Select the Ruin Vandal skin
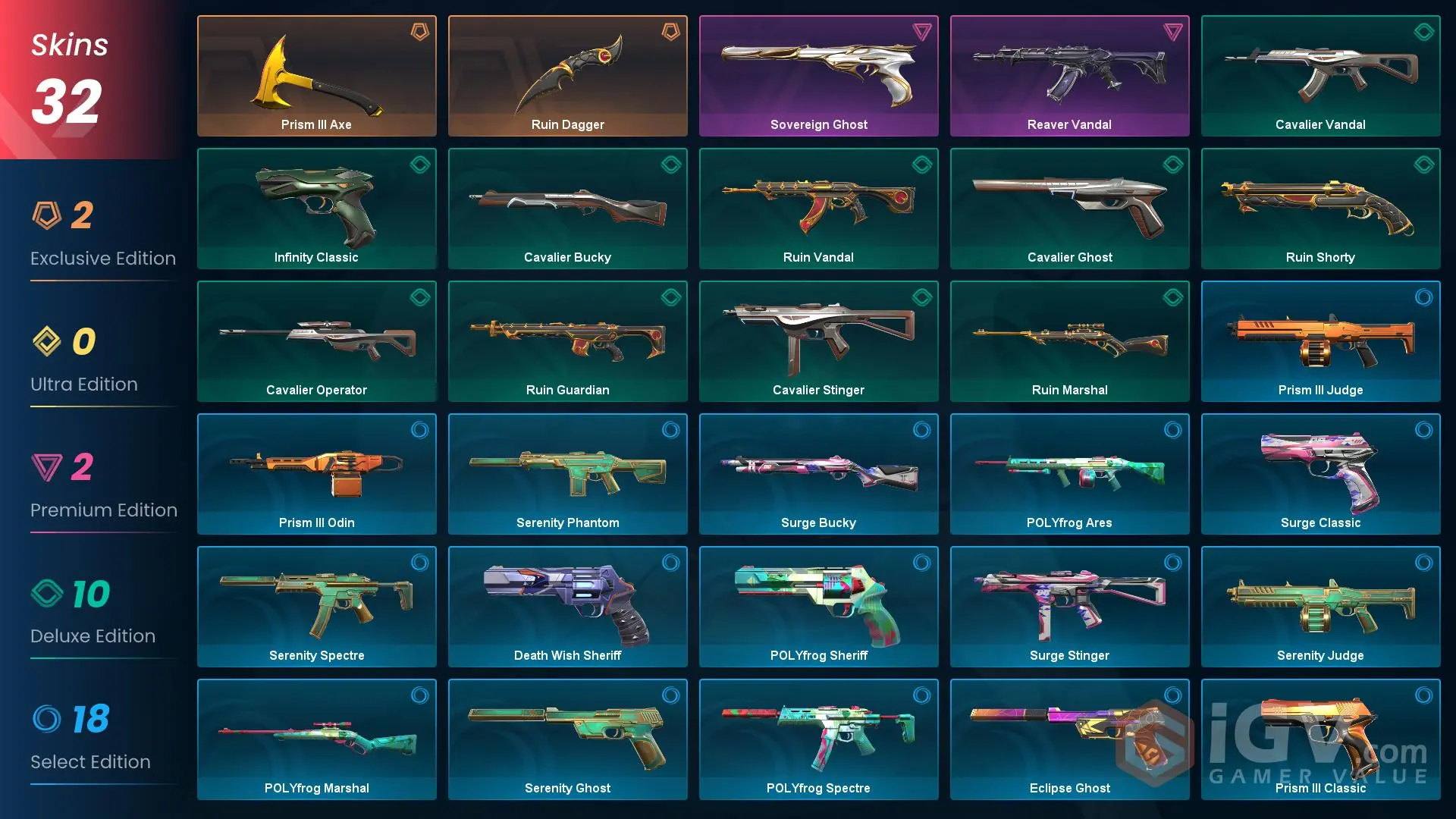Viewport: 1456px width, 819px height. pos(818,207)
